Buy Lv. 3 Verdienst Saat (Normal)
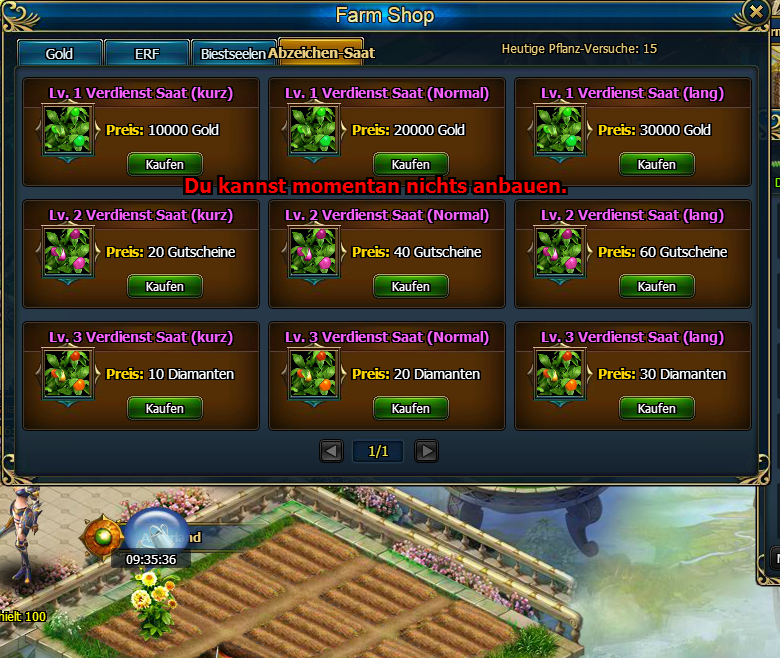Viewport: 780px width, 658px height. click(x=411, y=408)
